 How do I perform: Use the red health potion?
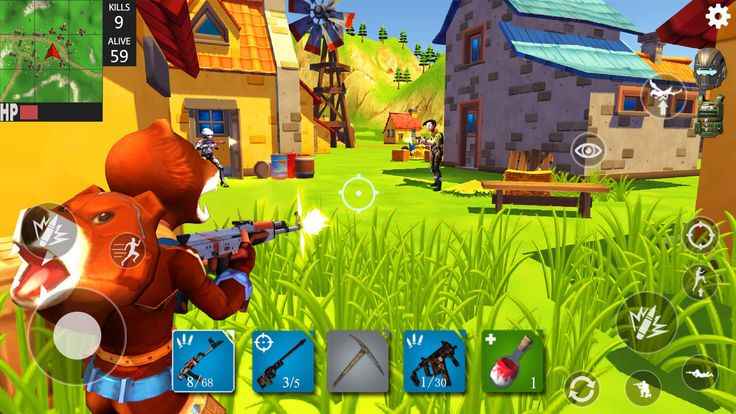(512, 360)
